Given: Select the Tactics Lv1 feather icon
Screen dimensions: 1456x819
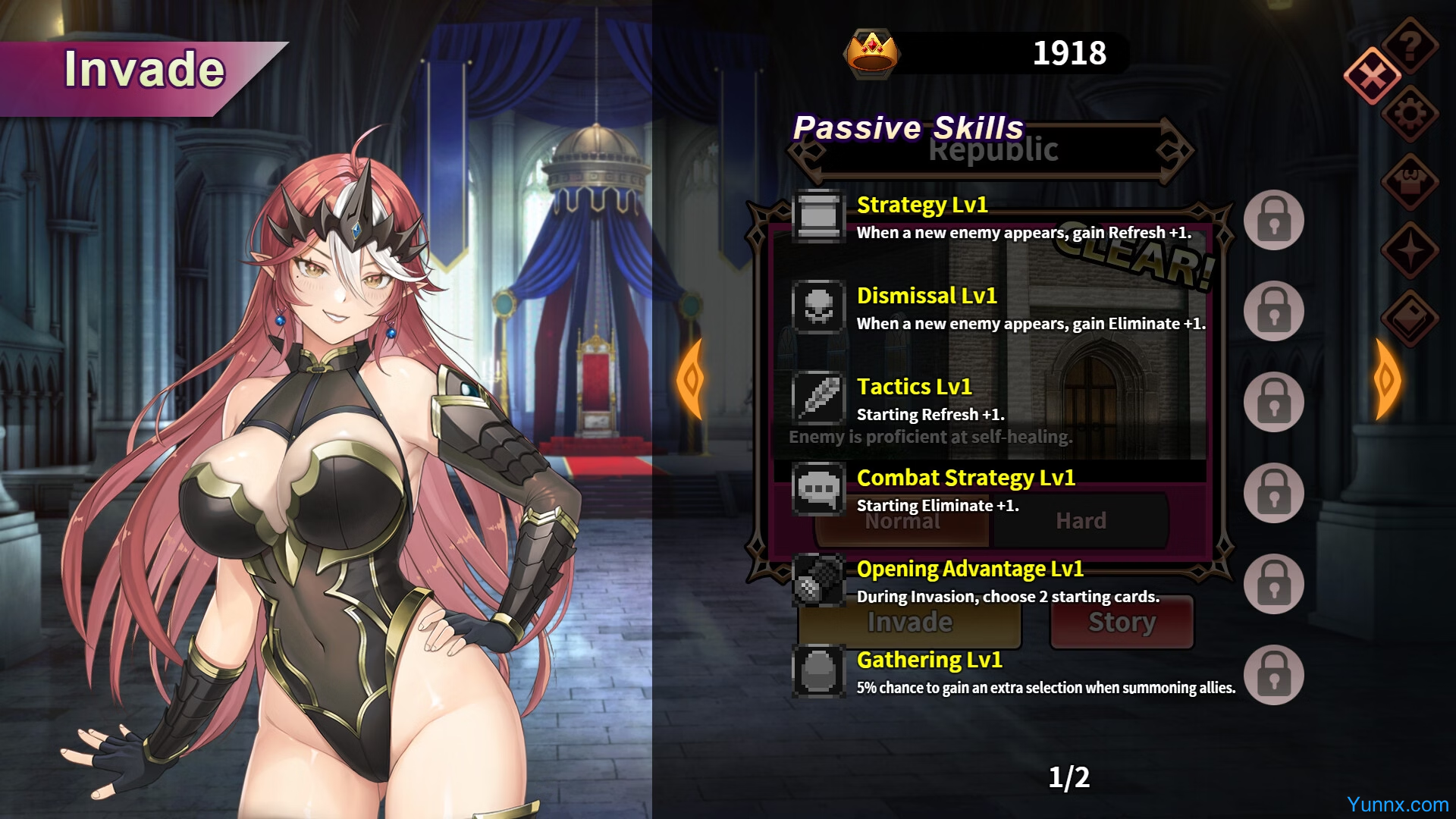Looking at the screenshot, I should (818, 398).
